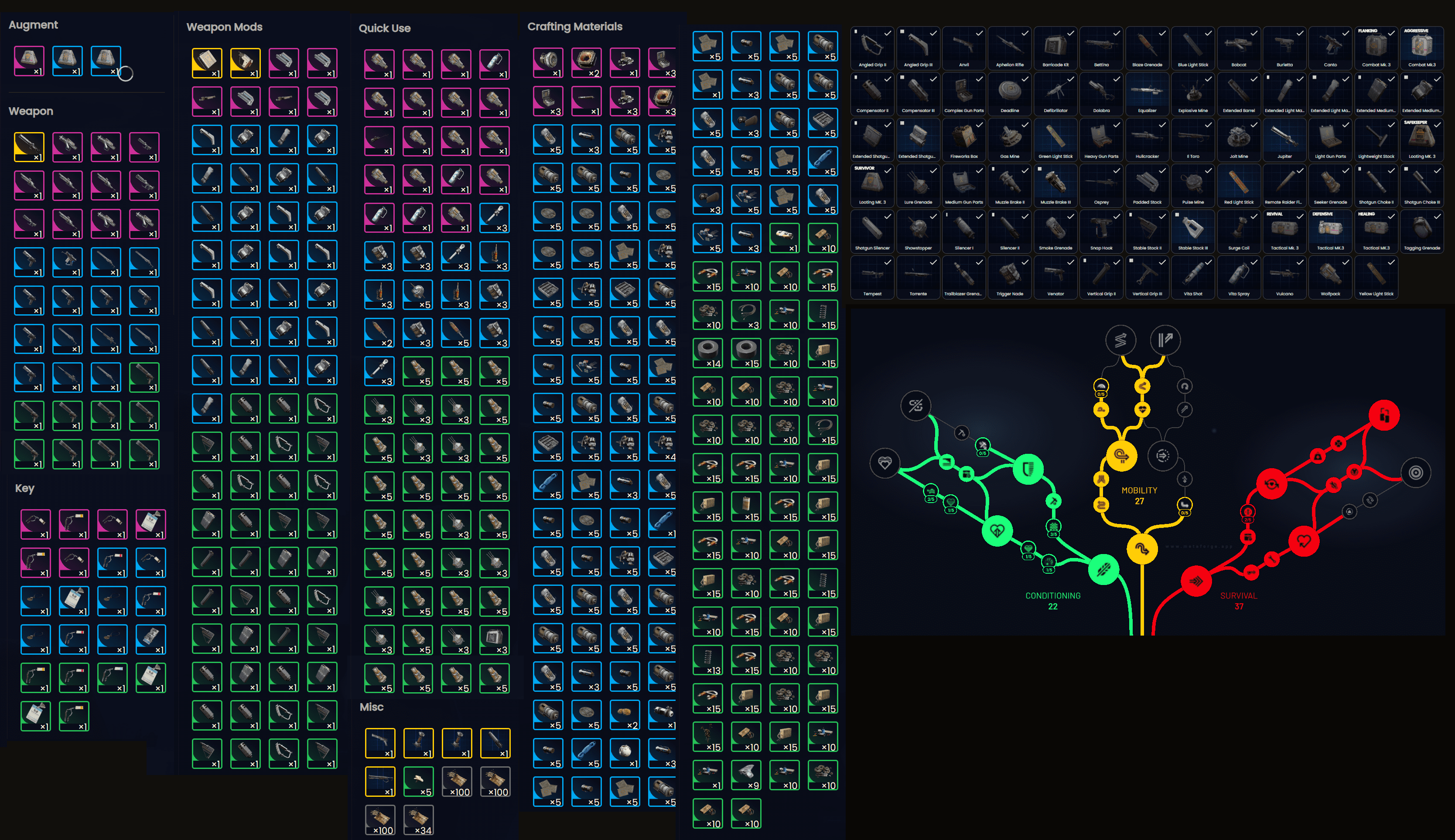This screenshot has height=840, width=1455.
Task: Toggle the Yellow Light Stick checkmark
Action: click(1391, 262)
